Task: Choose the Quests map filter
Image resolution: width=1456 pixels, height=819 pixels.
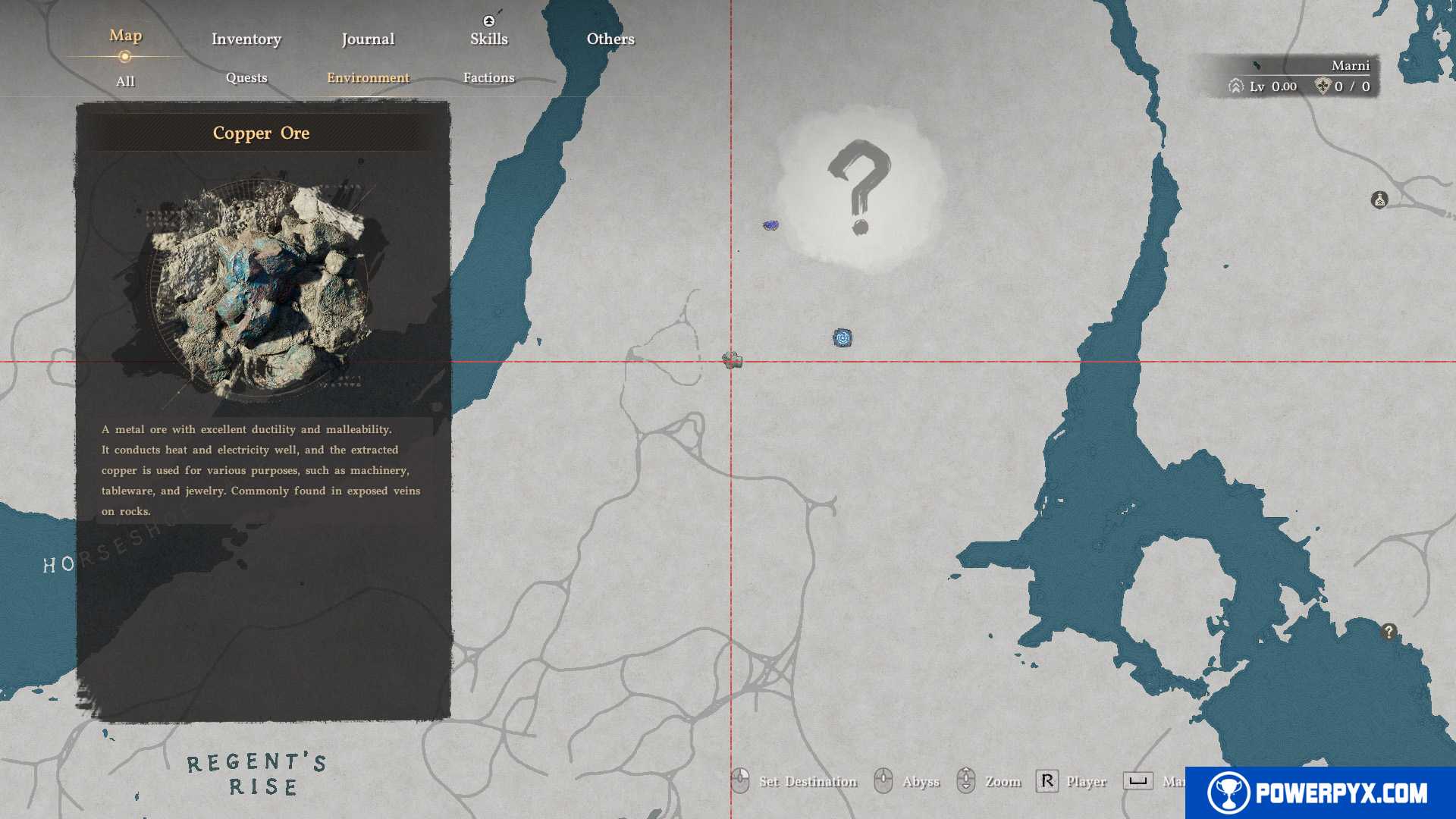Action: 246,77
